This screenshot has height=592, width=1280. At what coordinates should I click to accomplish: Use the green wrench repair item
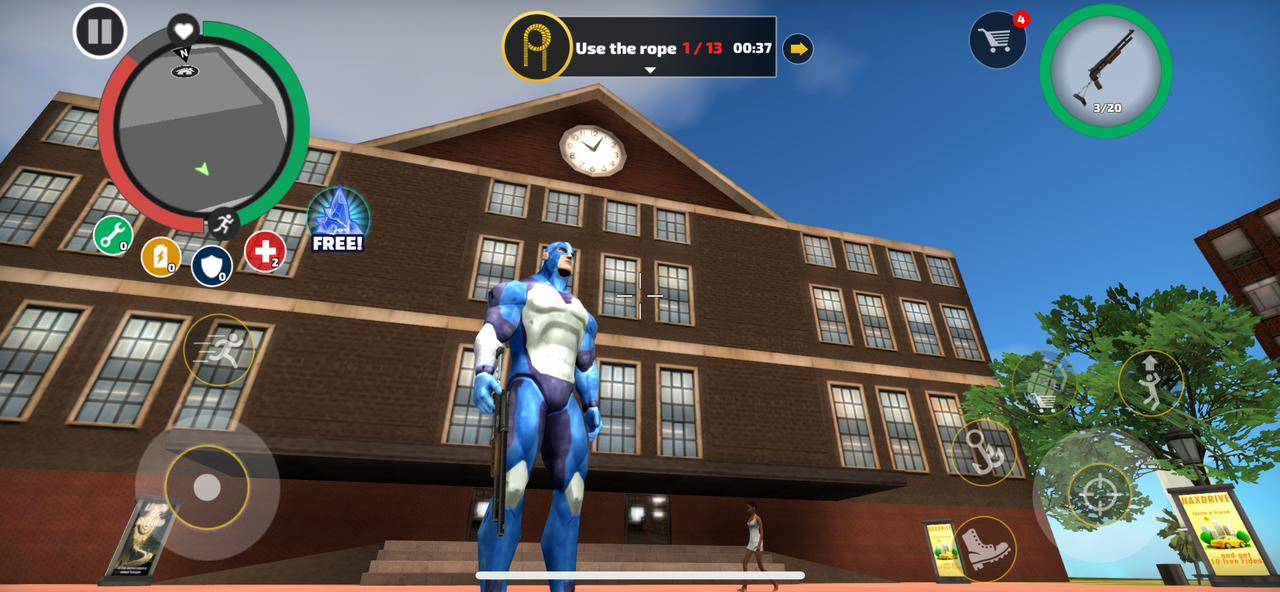tap(113, 236)
